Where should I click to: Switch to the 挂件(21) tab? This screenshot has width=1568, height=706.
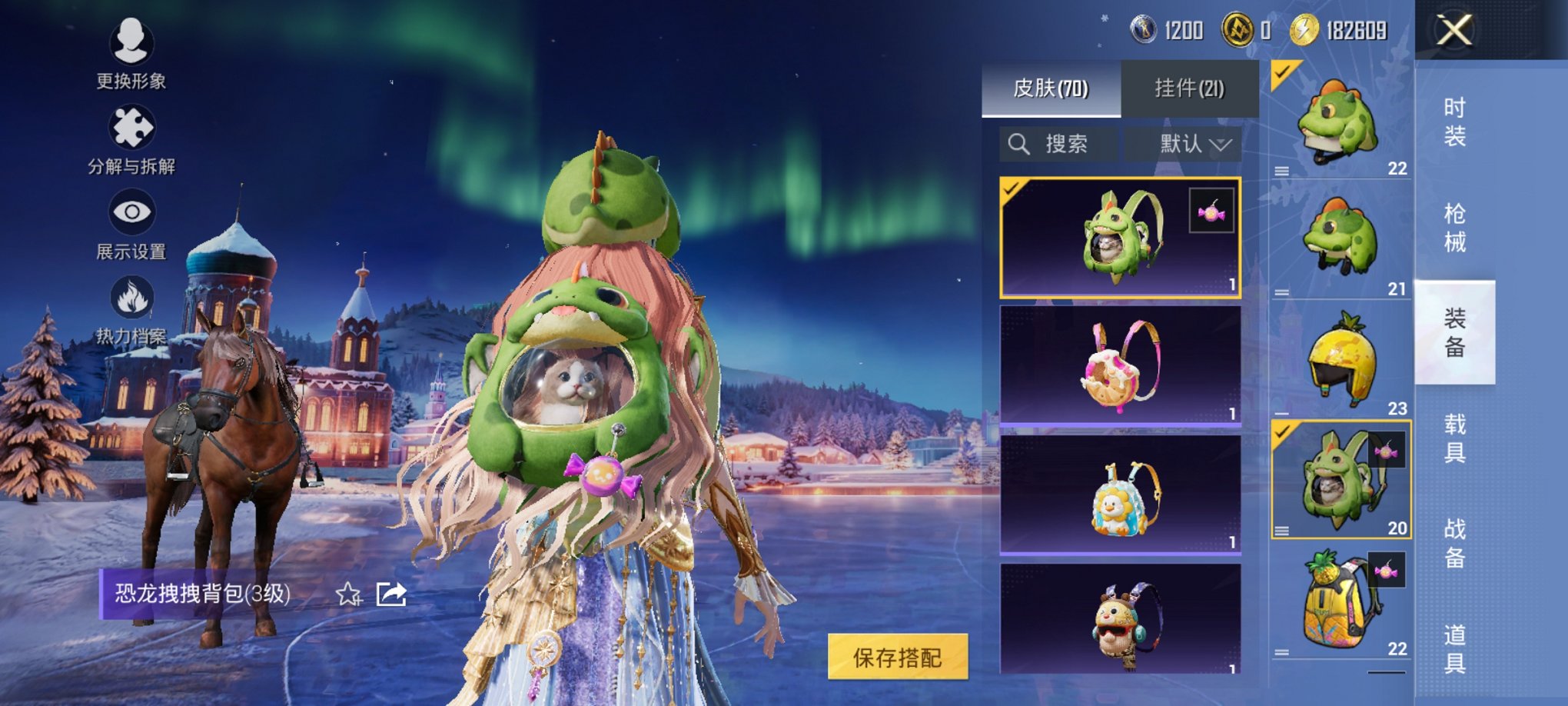(x=1191, y=86)
